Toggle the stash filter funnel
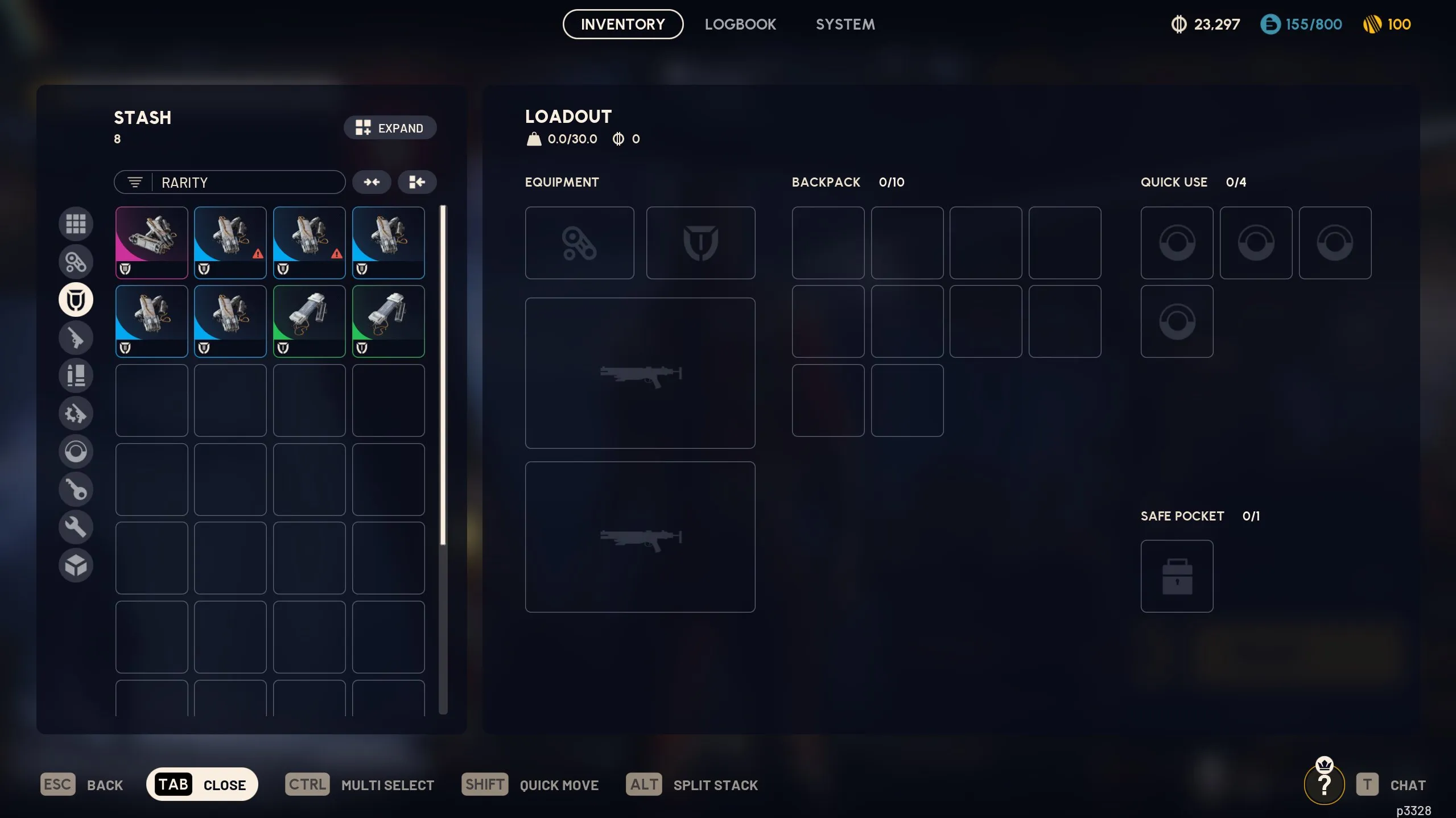This screenshot has height=818, width=1456. [x=135, y=182]
